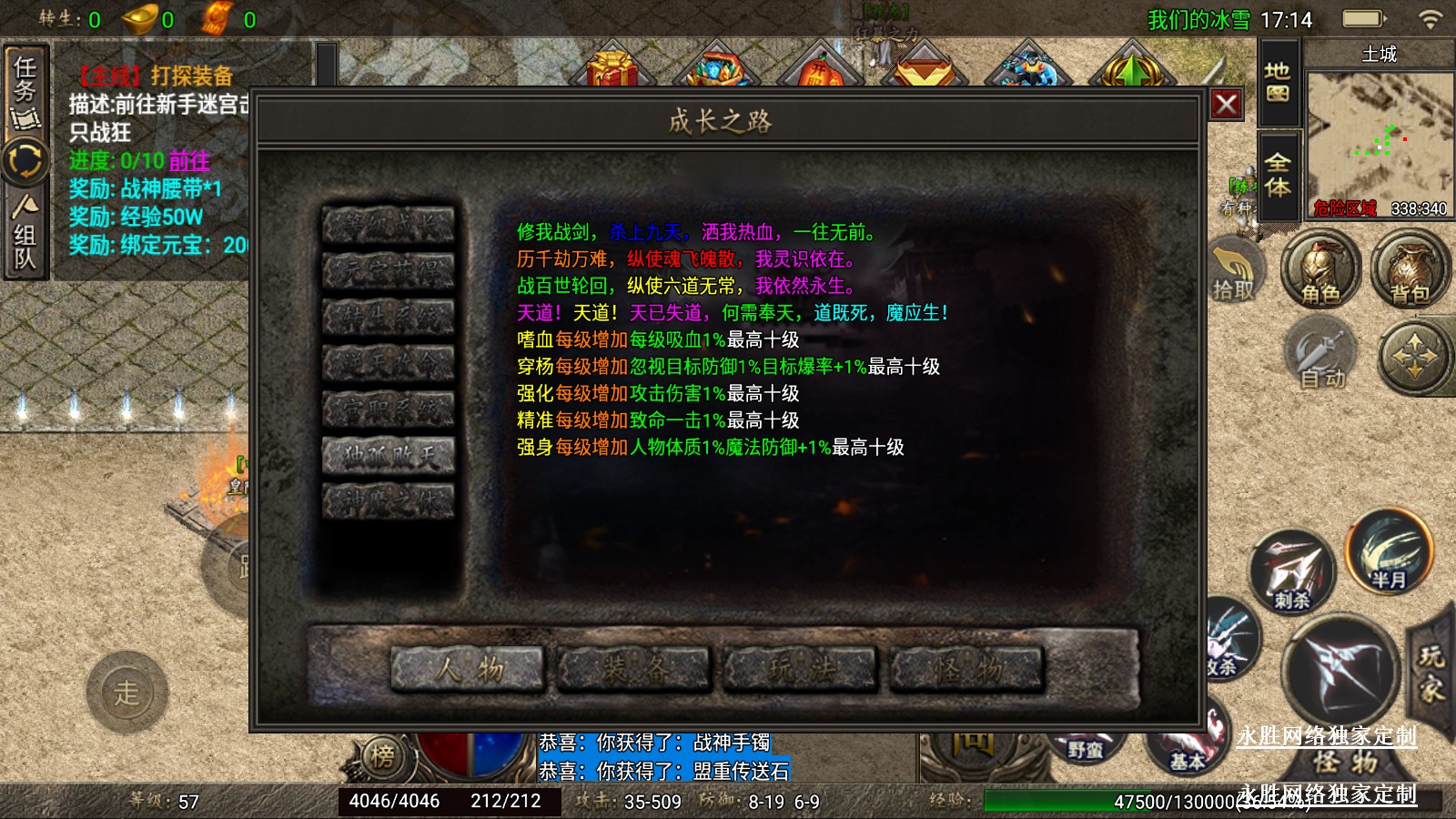Click the 前往 quest link
Viewport: 1456px width, 819px height.
pyautogui.click(x=189, y=161)
